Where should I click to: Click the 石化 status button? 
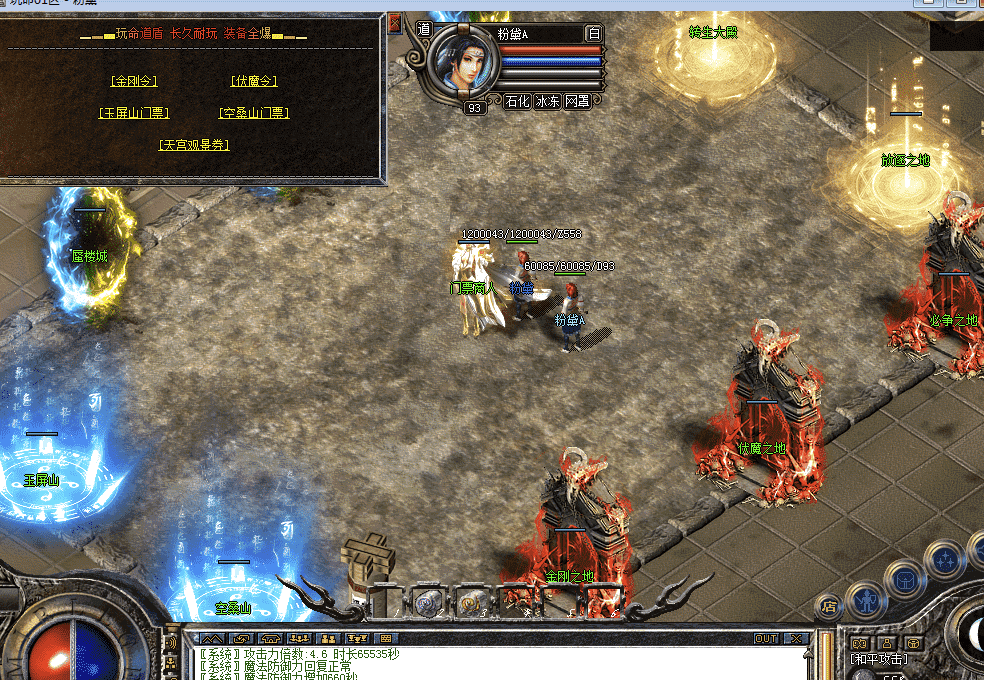point(517,101)
